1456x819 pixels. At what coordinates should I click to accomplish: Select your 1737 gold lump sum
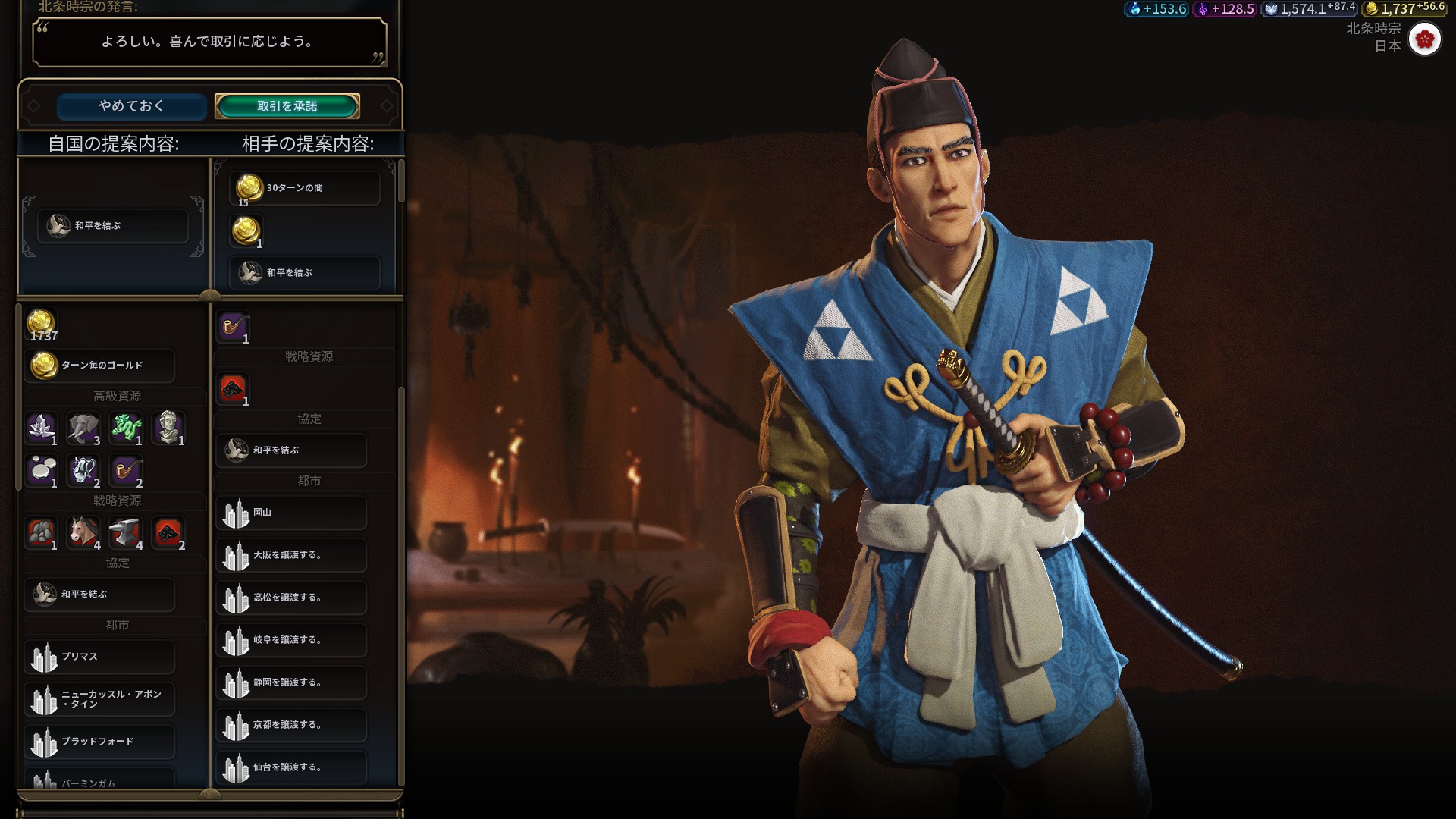pos(42,324)
